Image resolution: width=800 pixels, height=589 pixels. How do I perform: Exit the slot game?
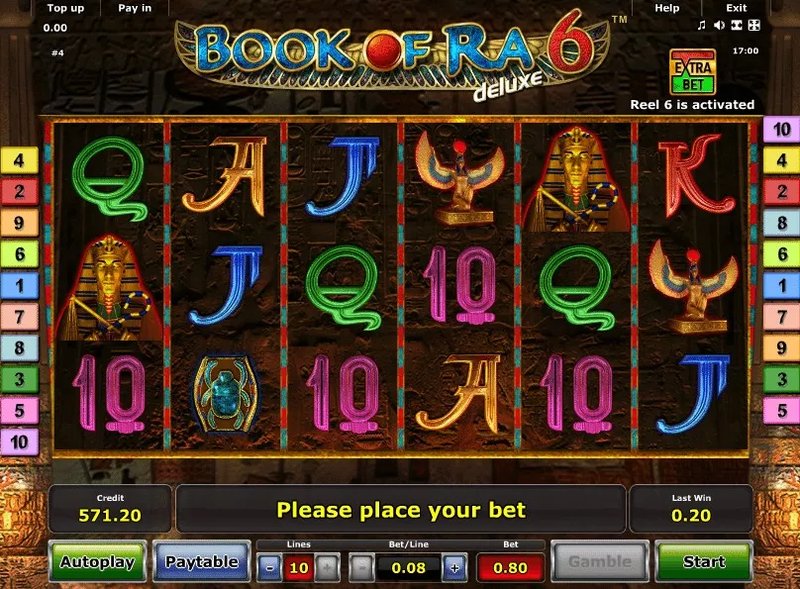tap(736, 8)
